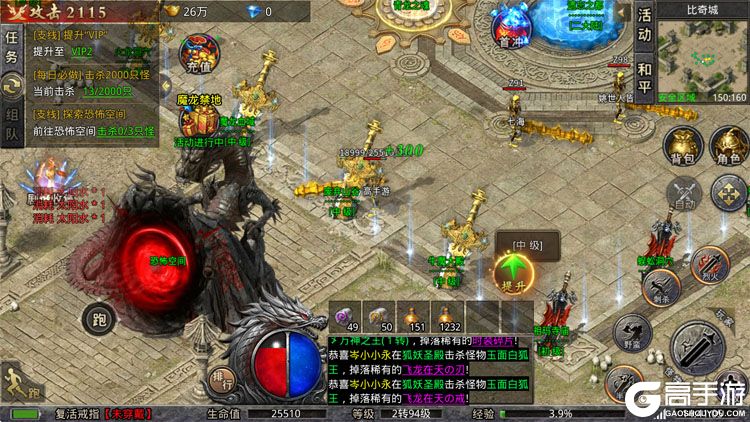Open the 魔龙禁地 gift box event
Screen dimensions: 750x422
(x=194, y=118)
